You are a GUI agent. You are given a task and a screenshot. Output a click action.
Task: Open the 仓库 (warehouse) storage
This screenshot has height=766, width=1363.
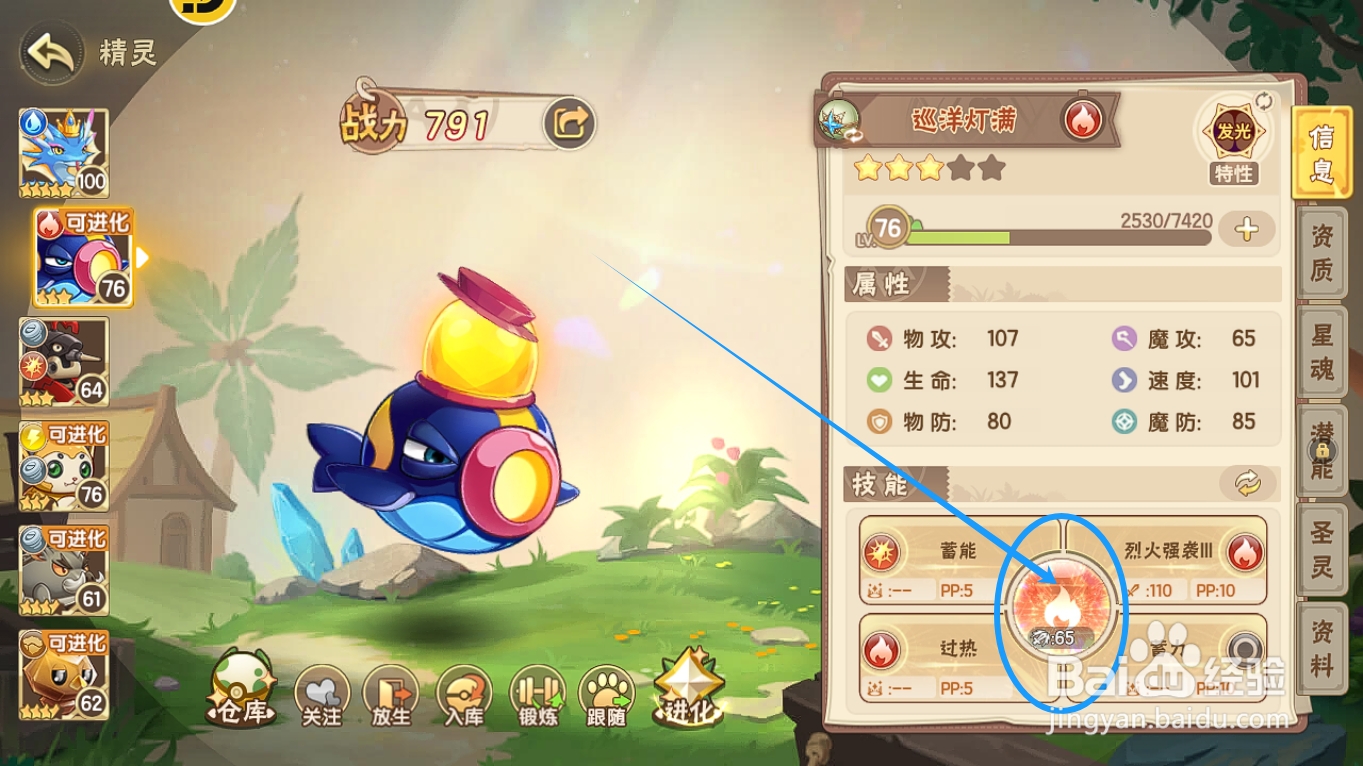238,693
